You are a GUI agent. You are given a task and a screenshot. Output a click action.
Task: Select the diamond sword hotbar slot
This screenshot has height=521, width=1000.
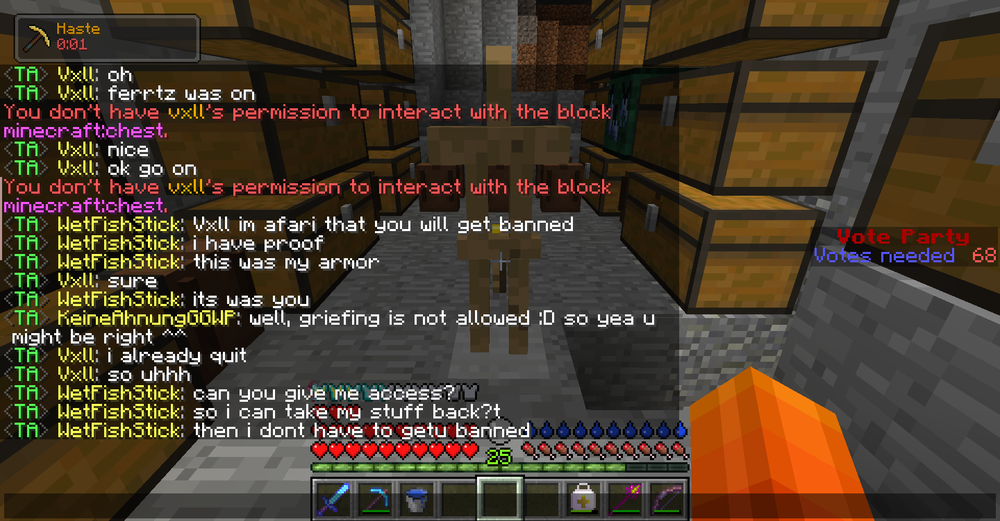click(x=334, y=498)
